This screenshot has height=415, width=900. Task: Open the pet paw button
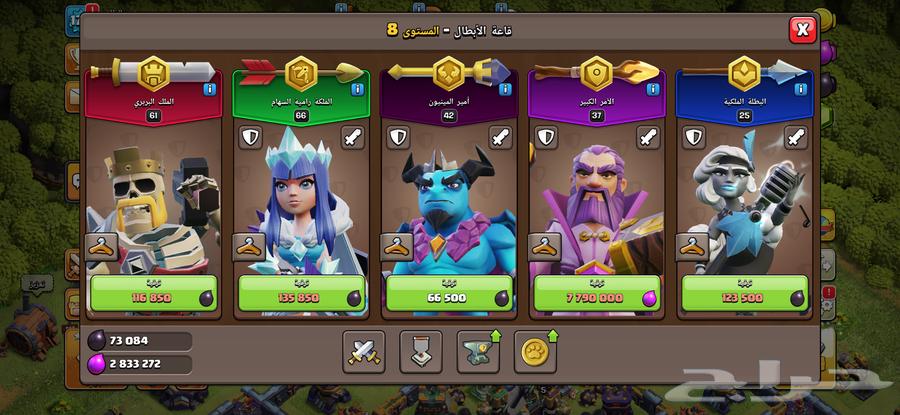[534, 349]
